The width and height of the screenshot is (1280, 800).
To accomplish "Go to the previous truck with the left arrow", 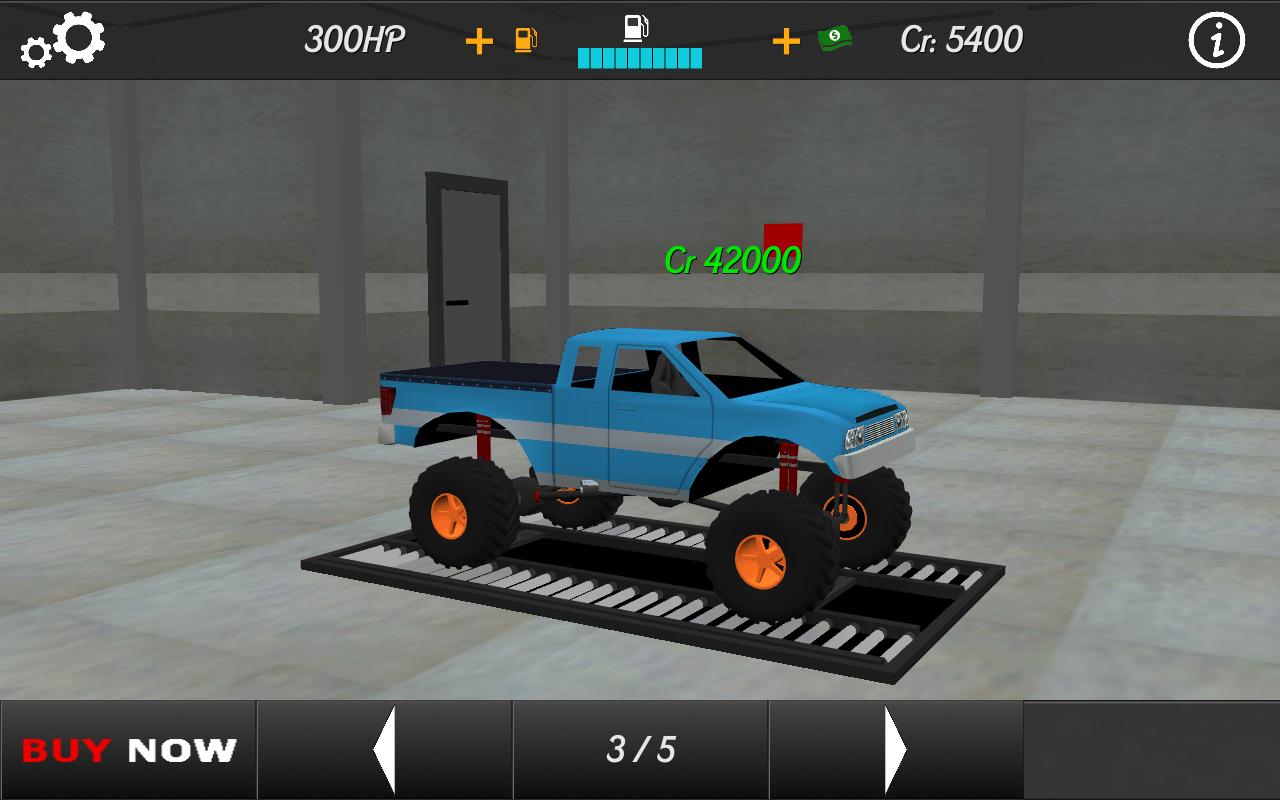I will click(384, 750).
